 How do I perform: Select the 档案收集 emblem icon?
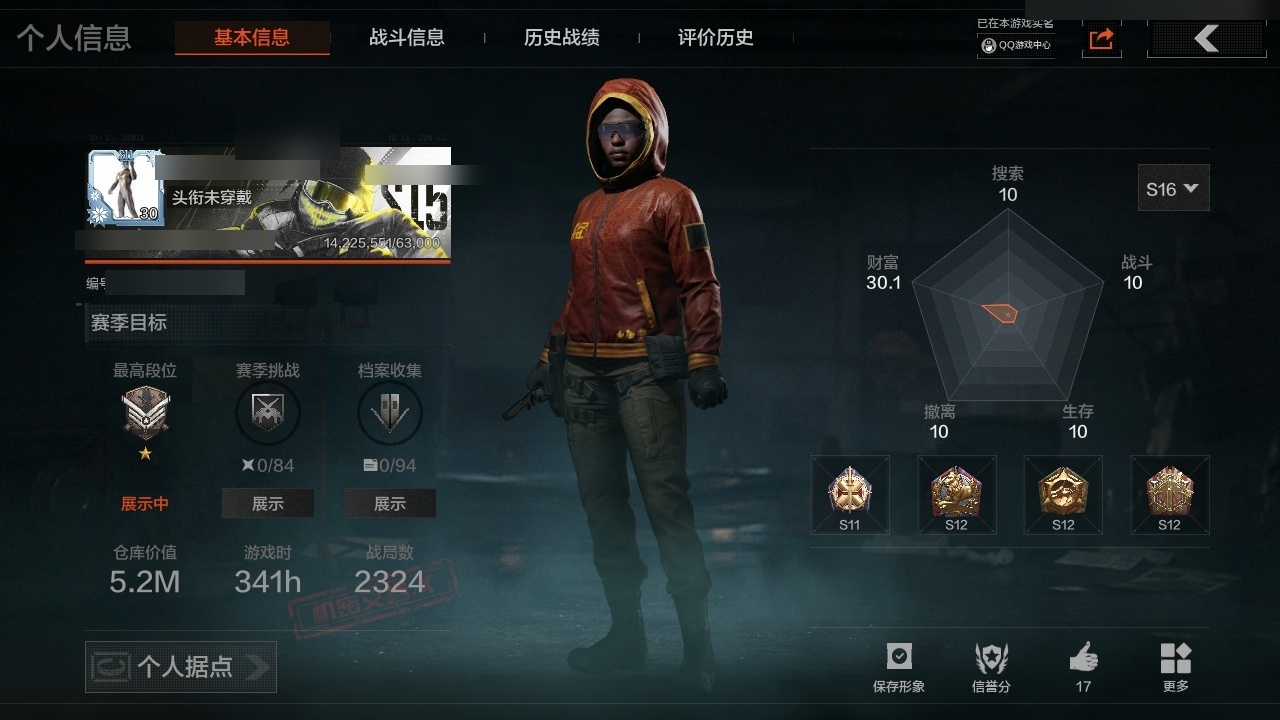tap(390, 413)
